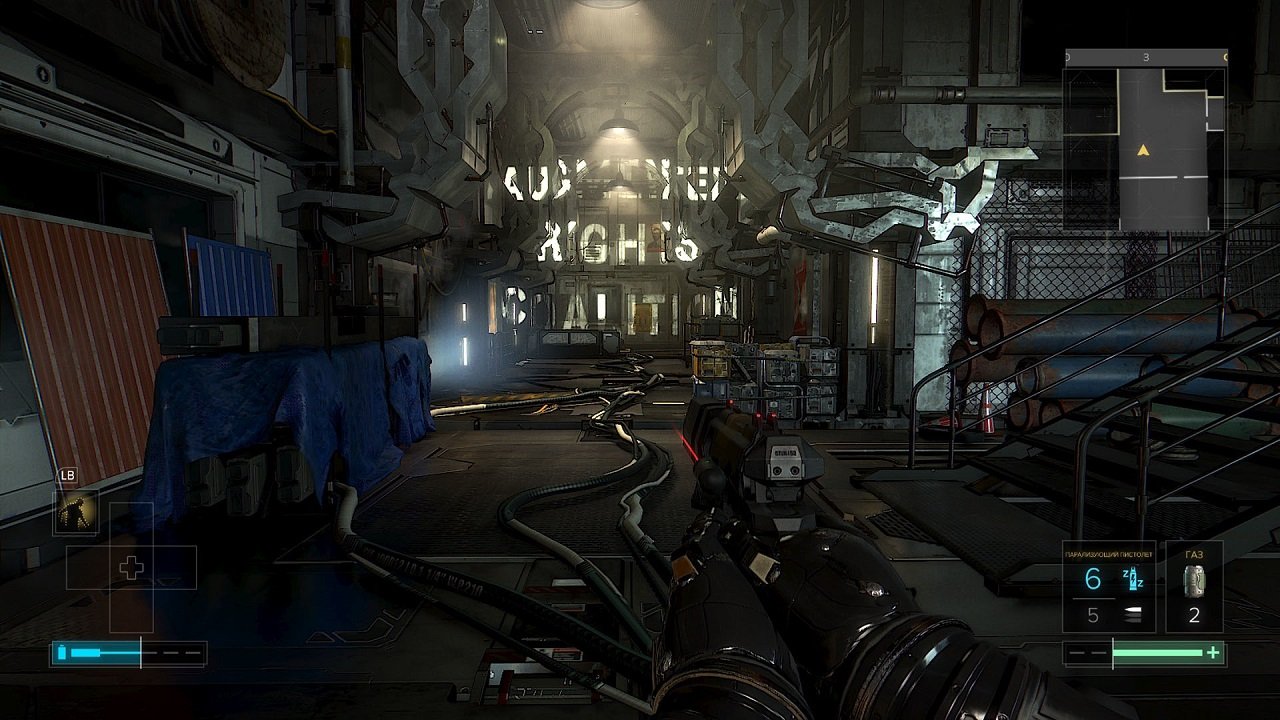Click the reserve ammo count showing 5
The image size is (1280, 720).
tap(1094, 615)
